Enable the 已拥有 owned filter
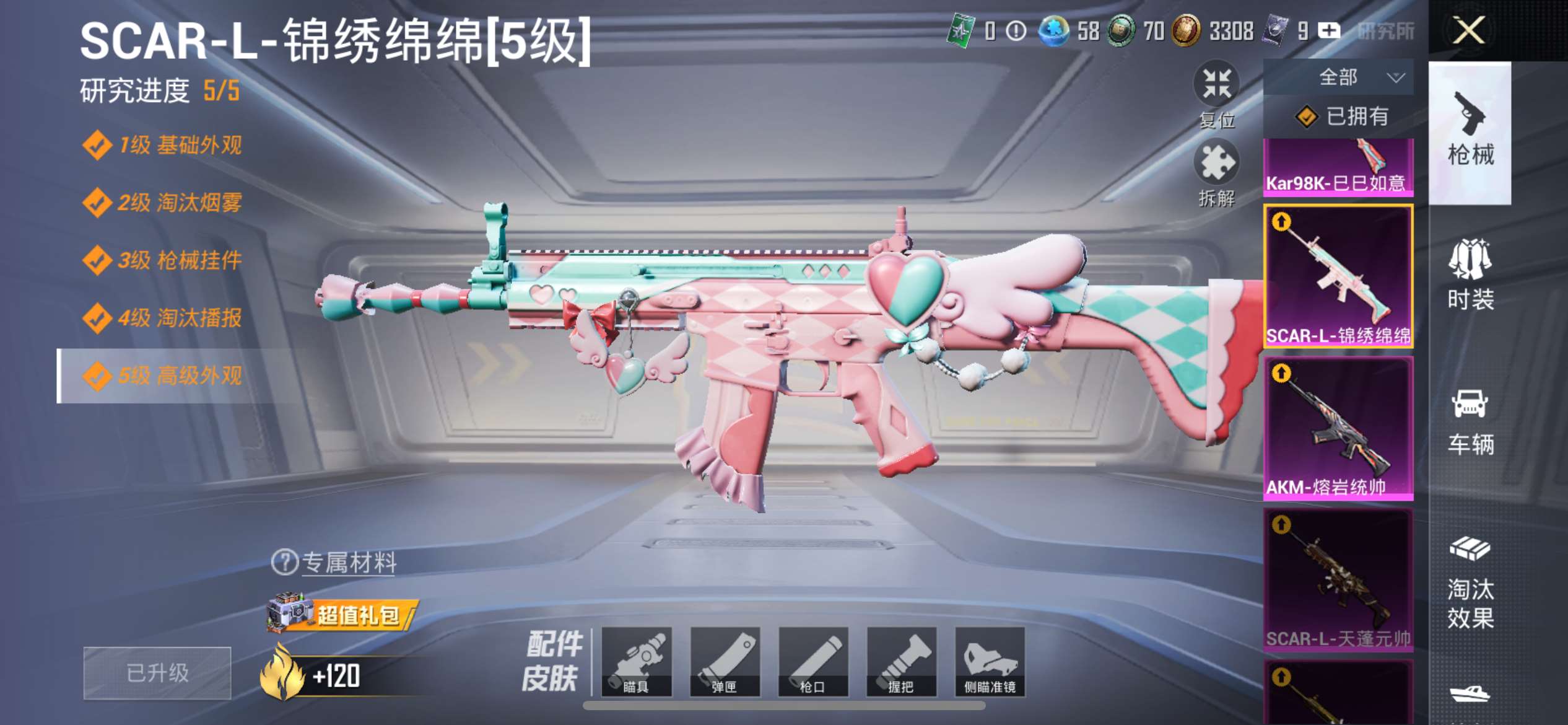 (x=1343, y=116)
